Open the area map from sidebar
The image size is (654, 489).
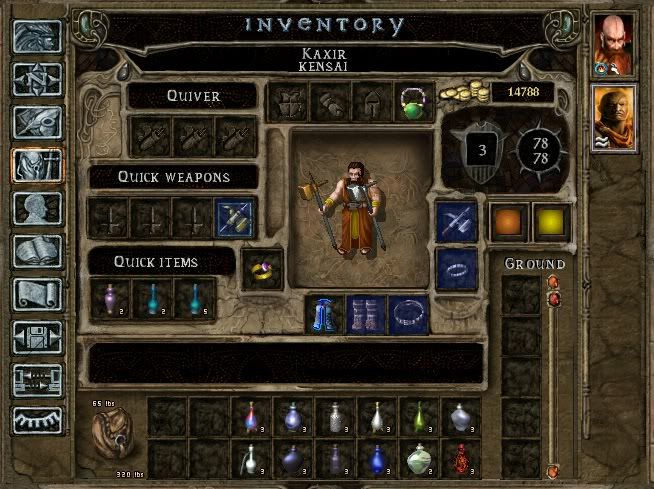[37, 79]
